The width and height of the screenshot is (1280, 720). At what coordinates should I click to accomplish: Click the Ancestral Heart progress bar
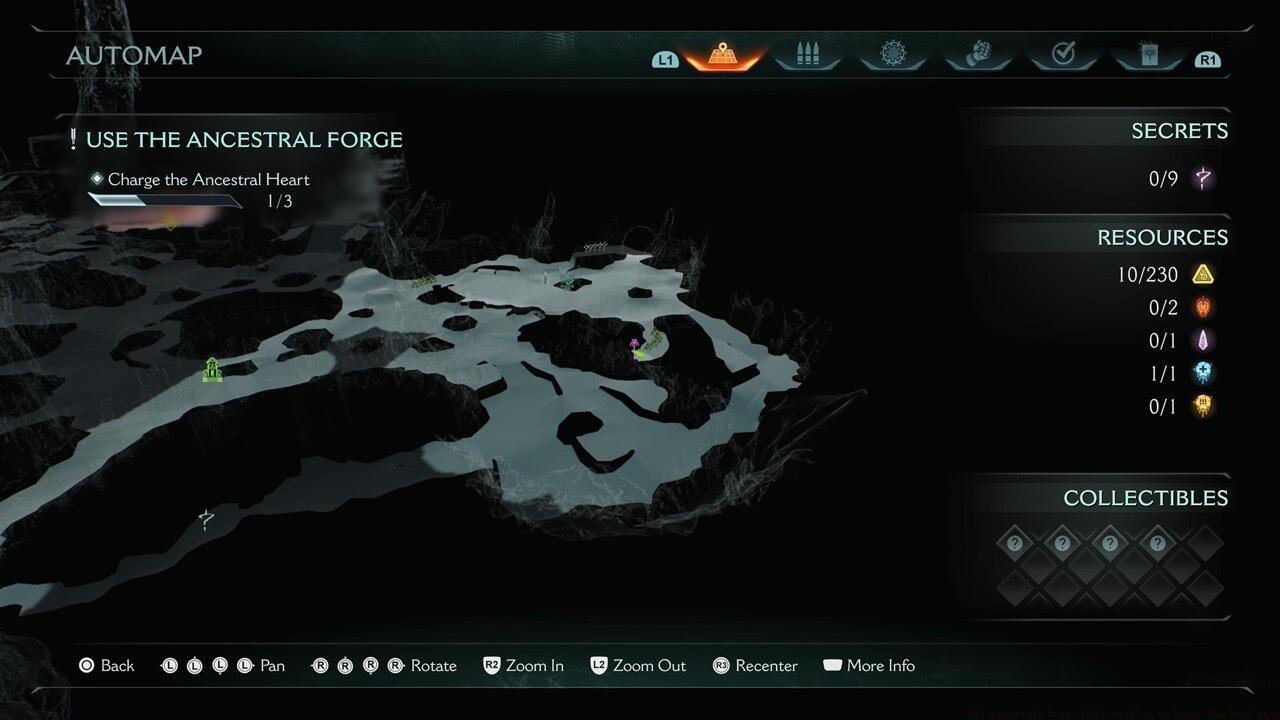[165, 201]
